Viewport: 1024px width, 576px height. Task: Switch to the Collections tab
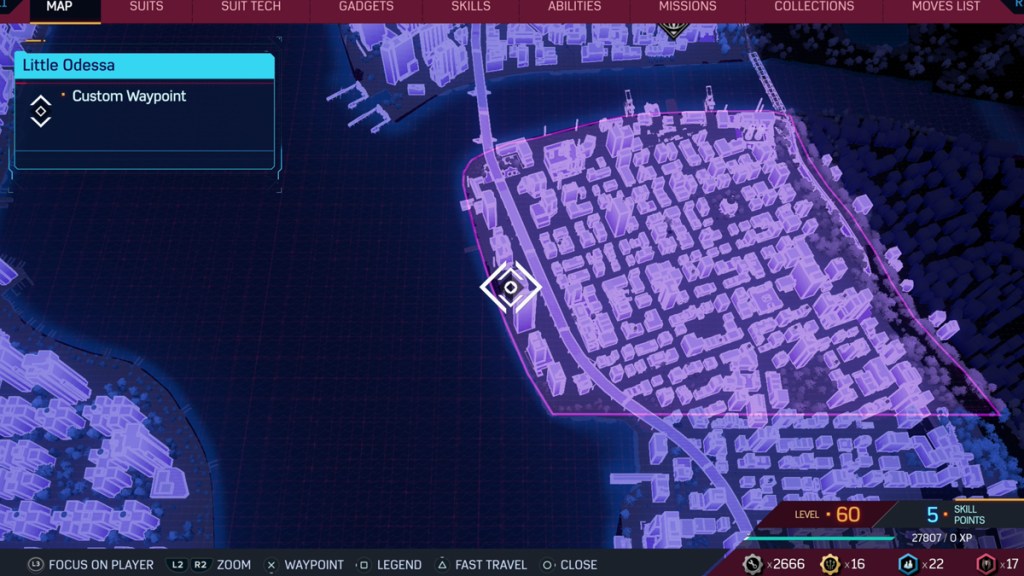point(814,7)
